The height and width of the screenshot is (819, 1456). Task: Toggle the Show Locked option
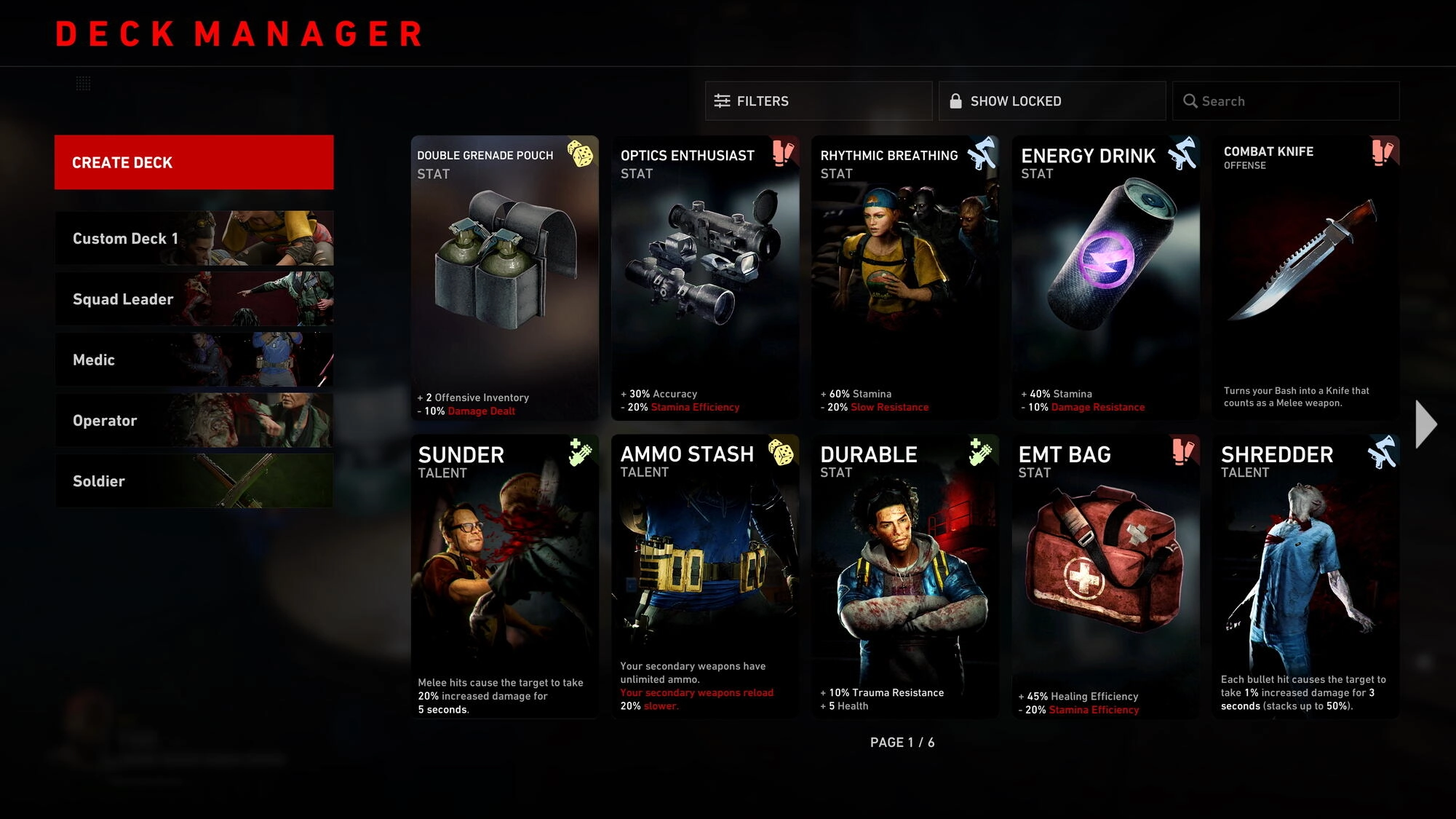tap(1051, 100)
